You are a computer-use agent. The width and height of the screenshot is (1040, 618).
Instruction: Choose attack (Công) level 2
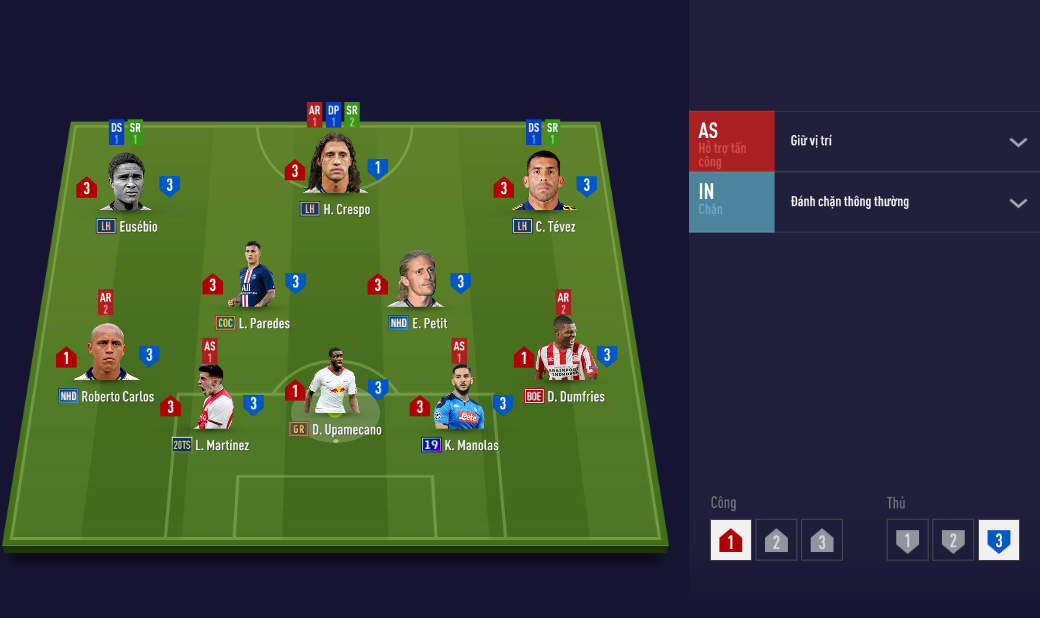[x=776, y=540]
